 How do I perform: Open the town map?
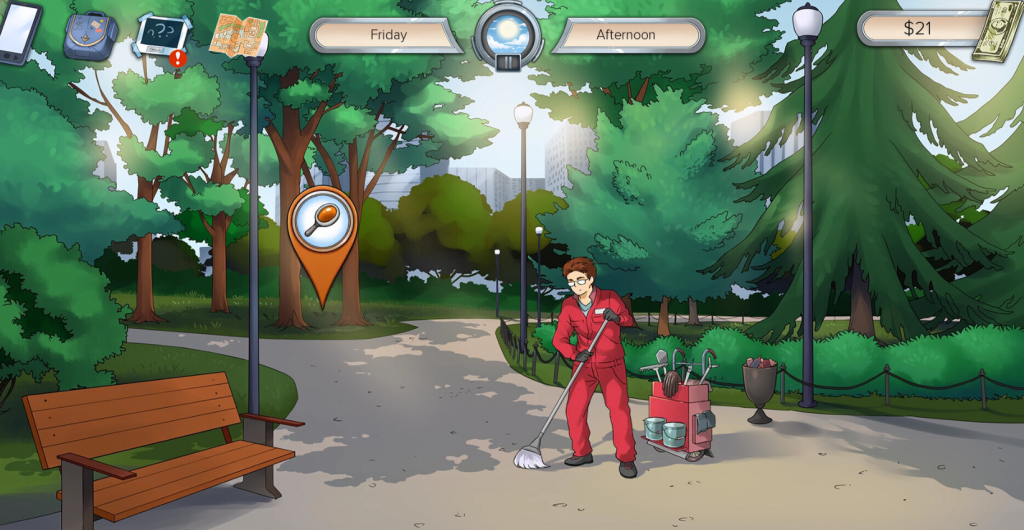click(x=237, y=35)
